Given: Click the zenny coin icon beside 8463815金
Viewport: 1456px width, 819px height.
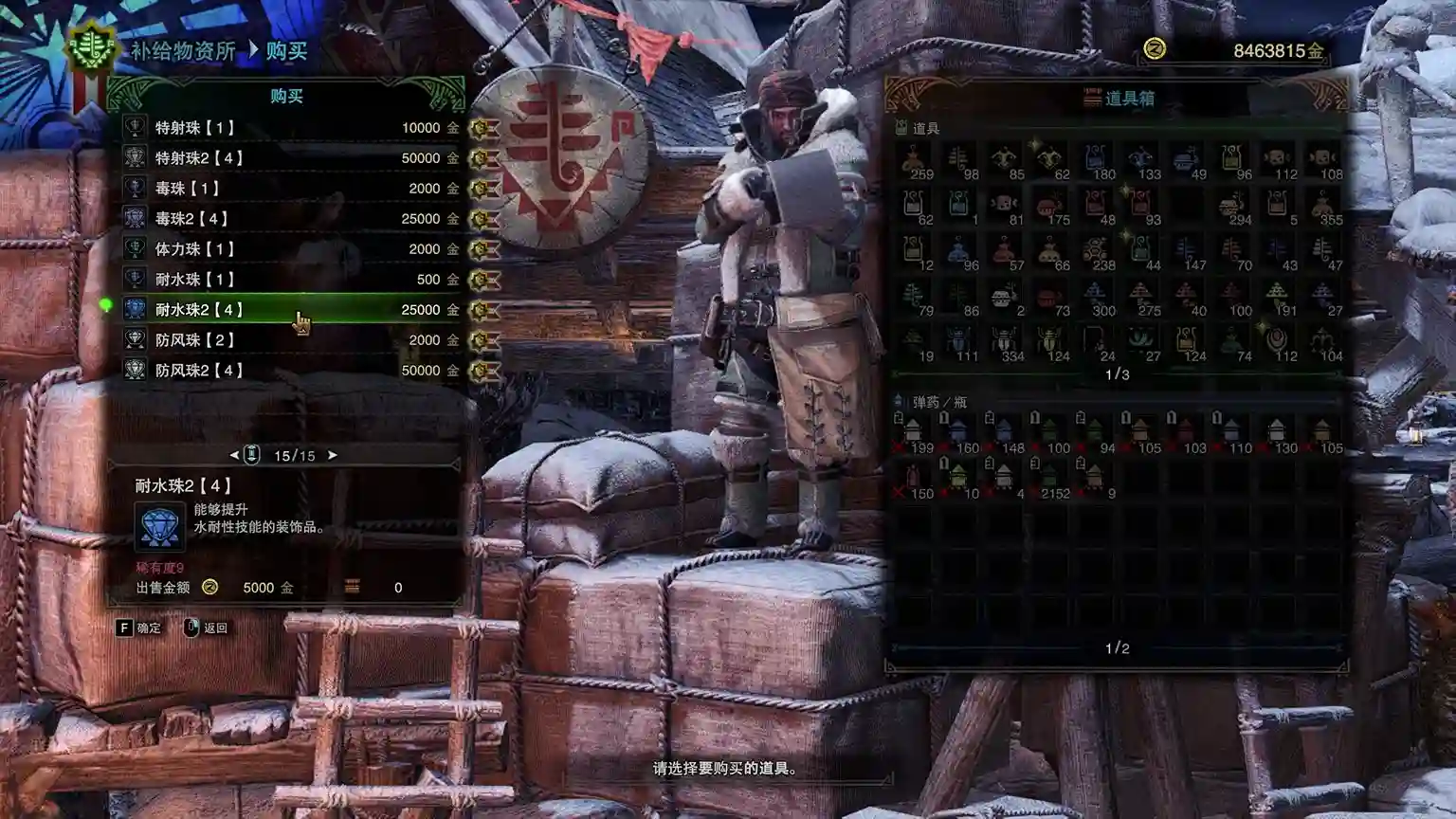Looking at the screenshot, I should pos(1156,45).
